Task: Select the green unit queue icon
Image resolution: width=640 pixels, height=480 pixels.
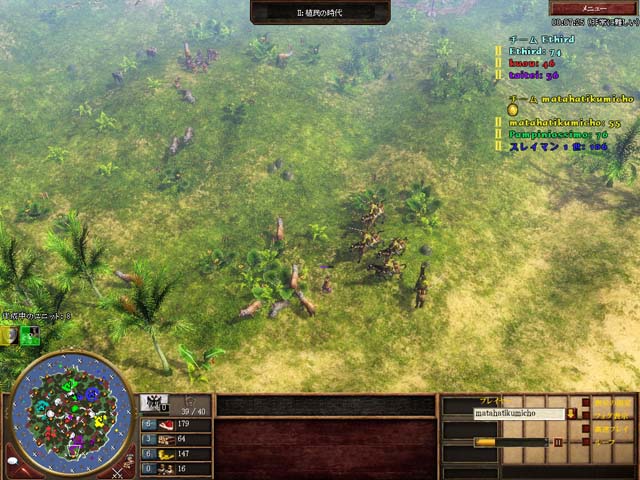Action: pyautogui.click(x=30, y=336)
